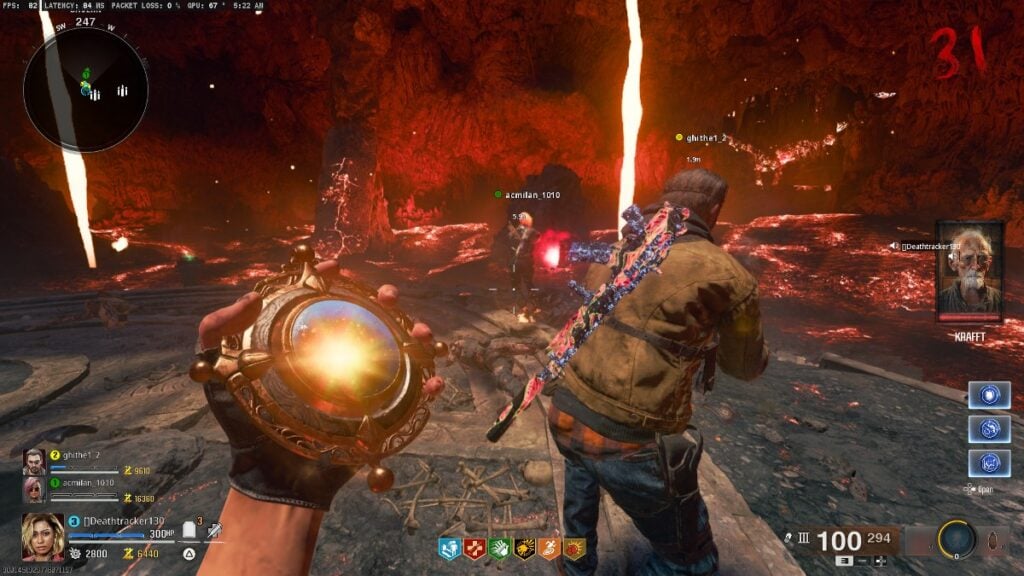Select the olive red-sun perk icon
Viewport: 1024px width, 576px height.
pyautogui.click(x=574, y=549)
